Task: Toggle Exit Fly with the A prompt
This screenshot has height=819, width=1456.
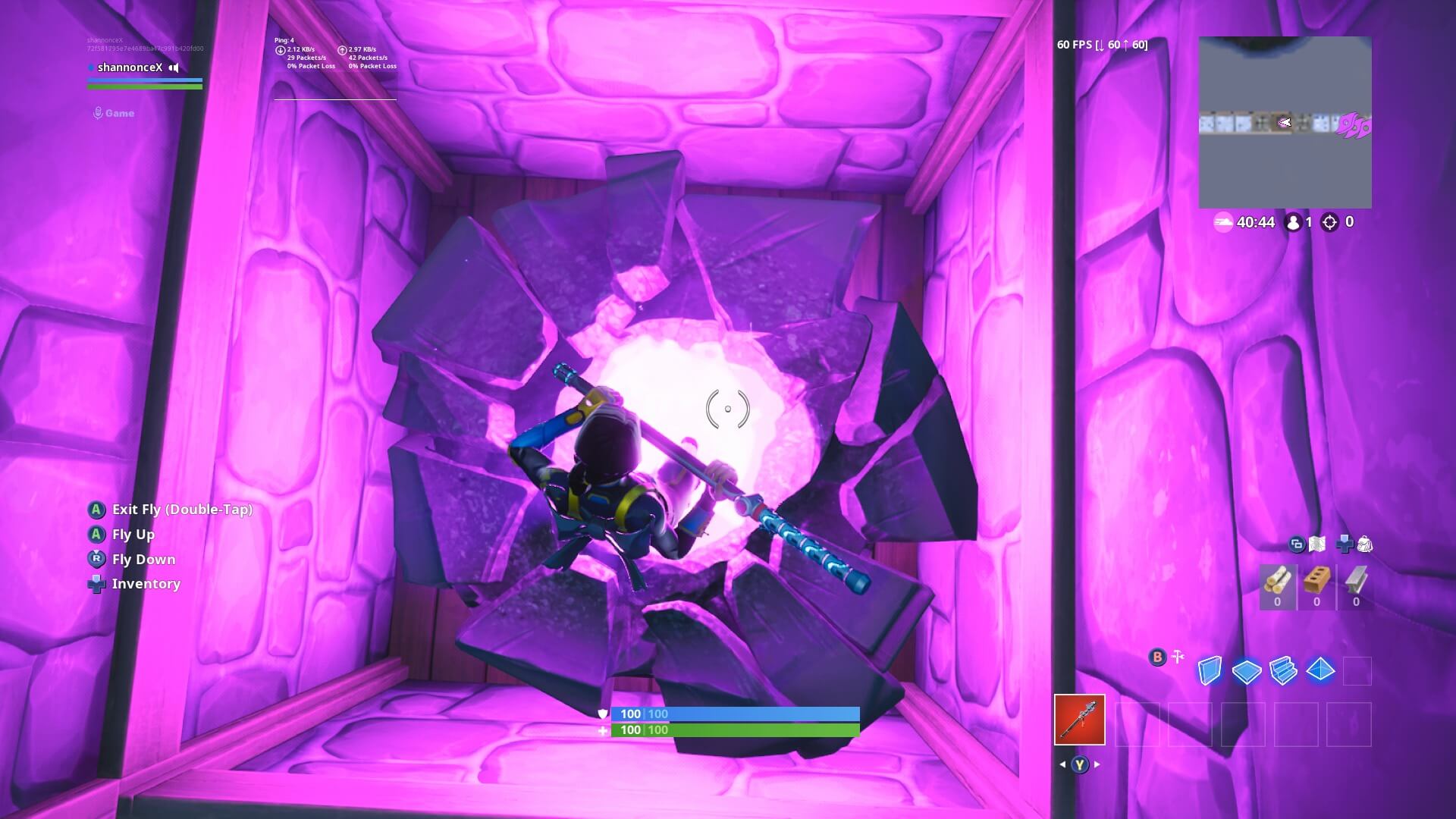Action: [96, 509]
